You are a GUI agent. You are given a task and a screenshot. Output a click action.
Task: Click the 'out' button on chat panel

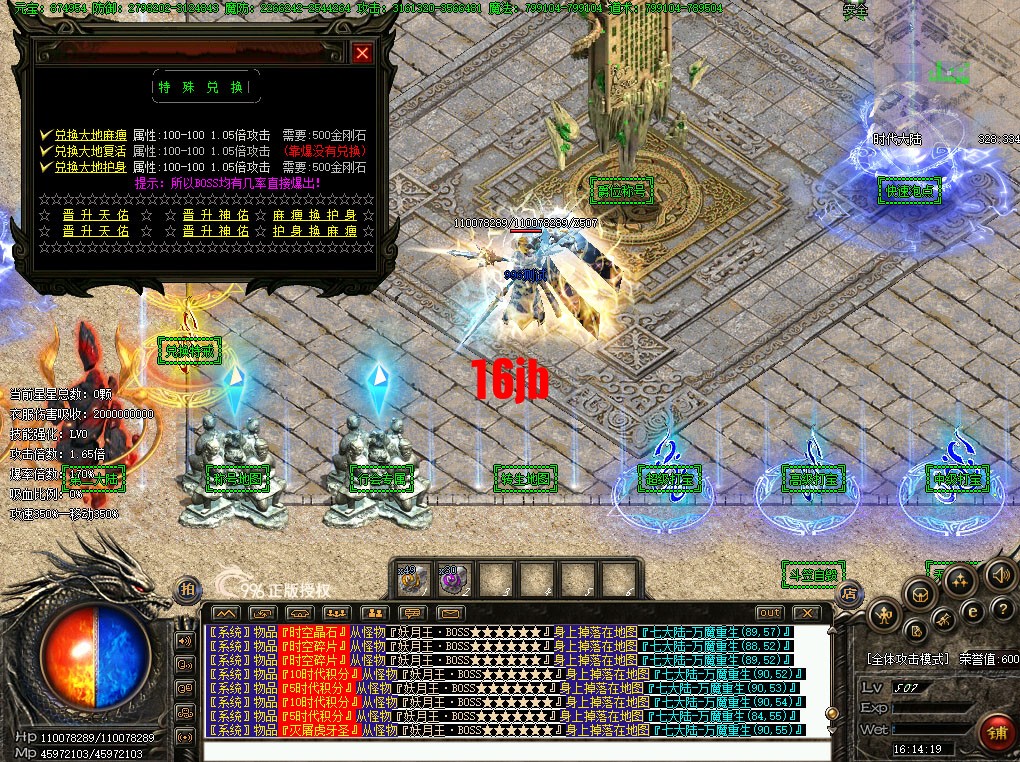768,612
